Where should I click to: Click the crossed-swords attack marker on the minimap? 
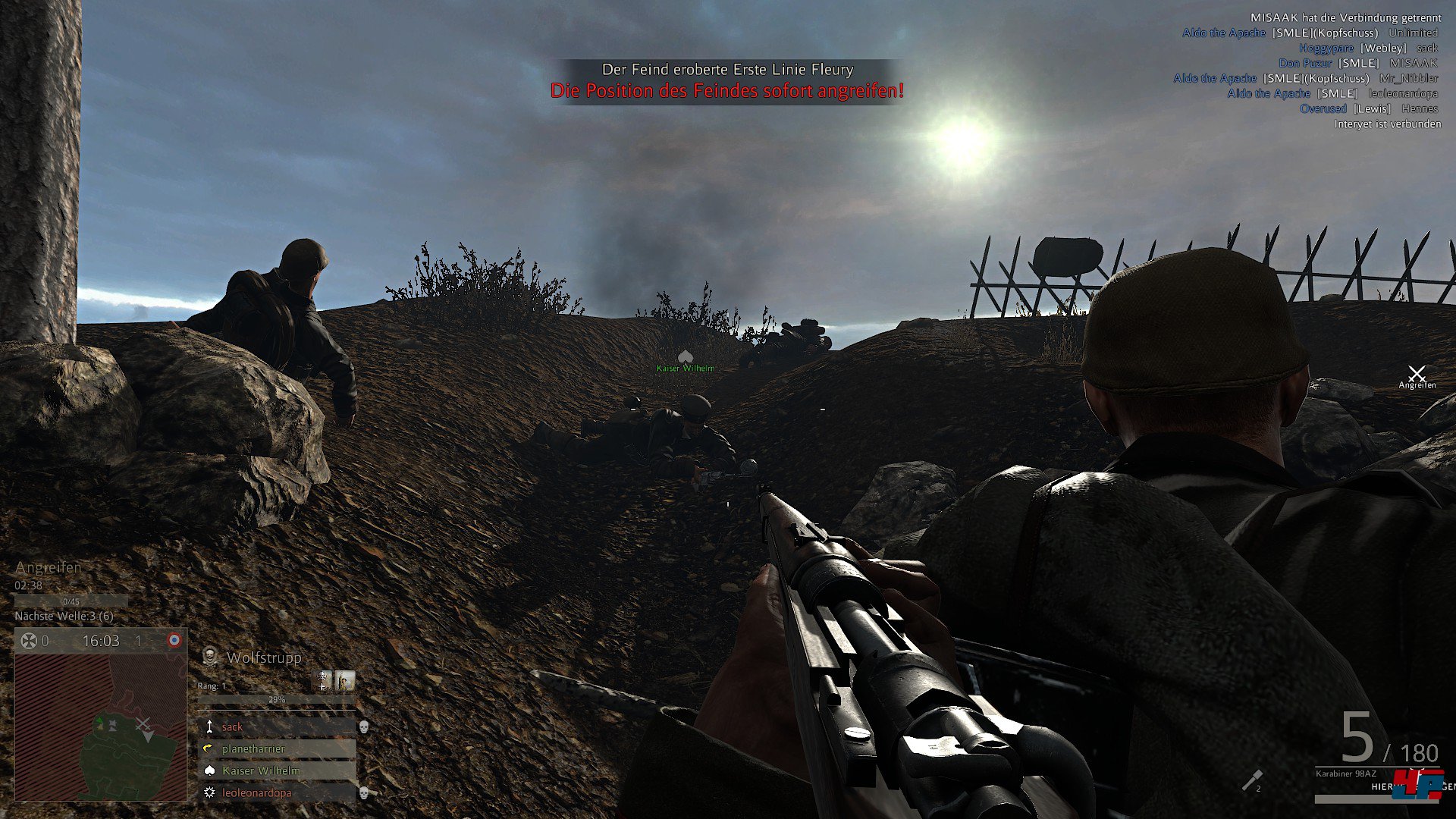(143, 724)
